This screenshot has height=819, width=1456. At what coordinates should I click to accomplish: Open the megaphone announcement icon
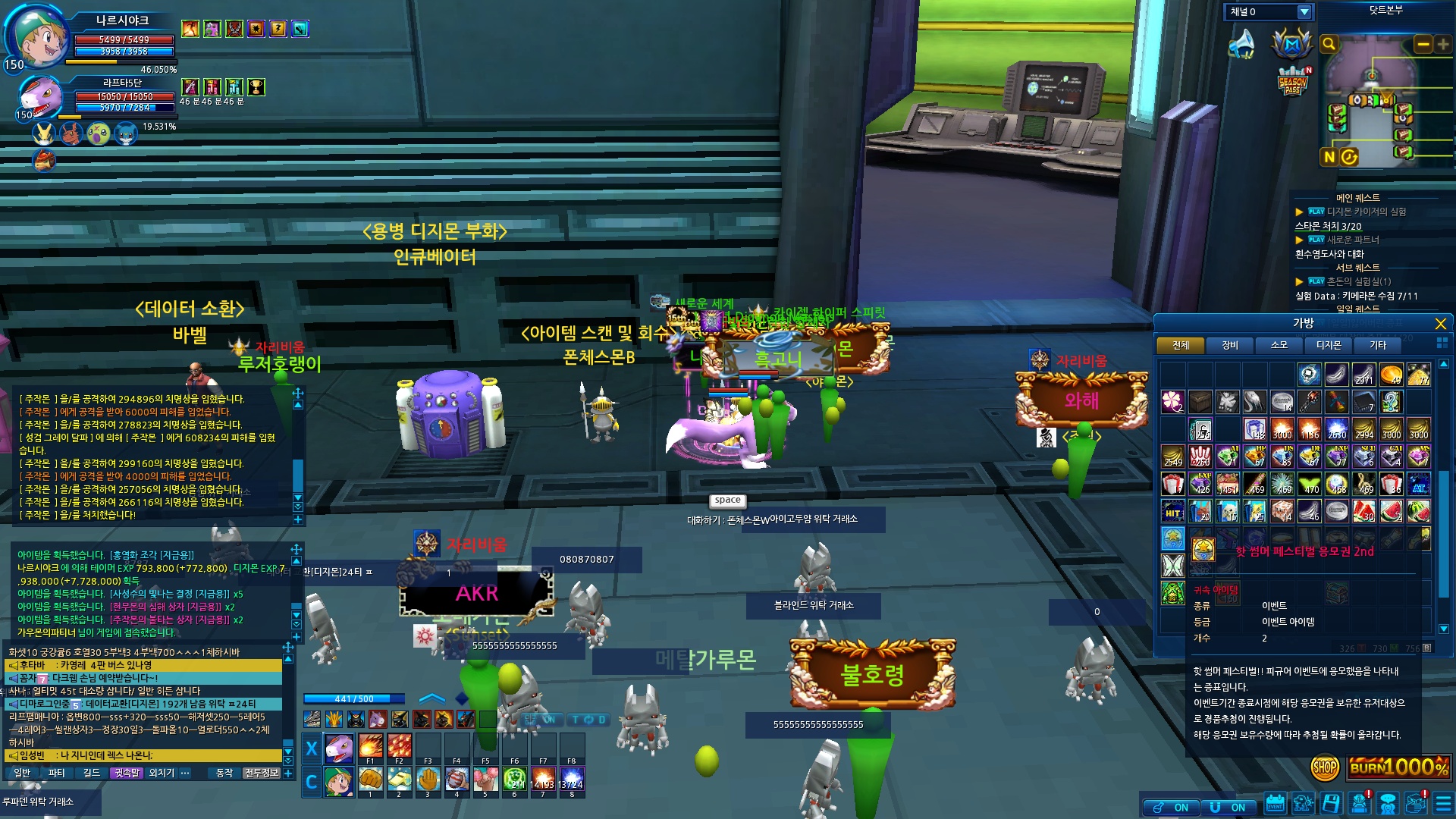pyautogui.click(x=1241, y=44)
